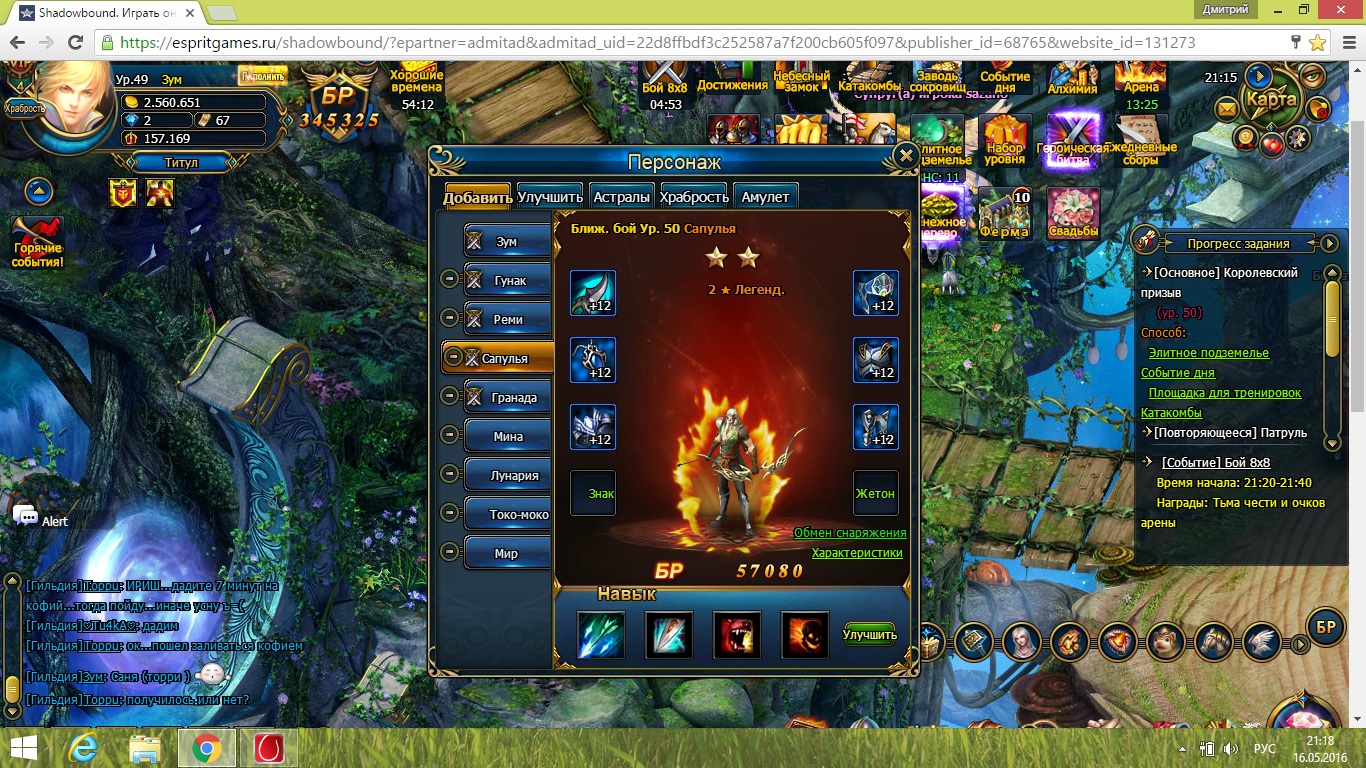Image resolution: width=1366 pixels, height=768 pixels.
Task: Select the Храбрость tab
Action: pos(694,197)
